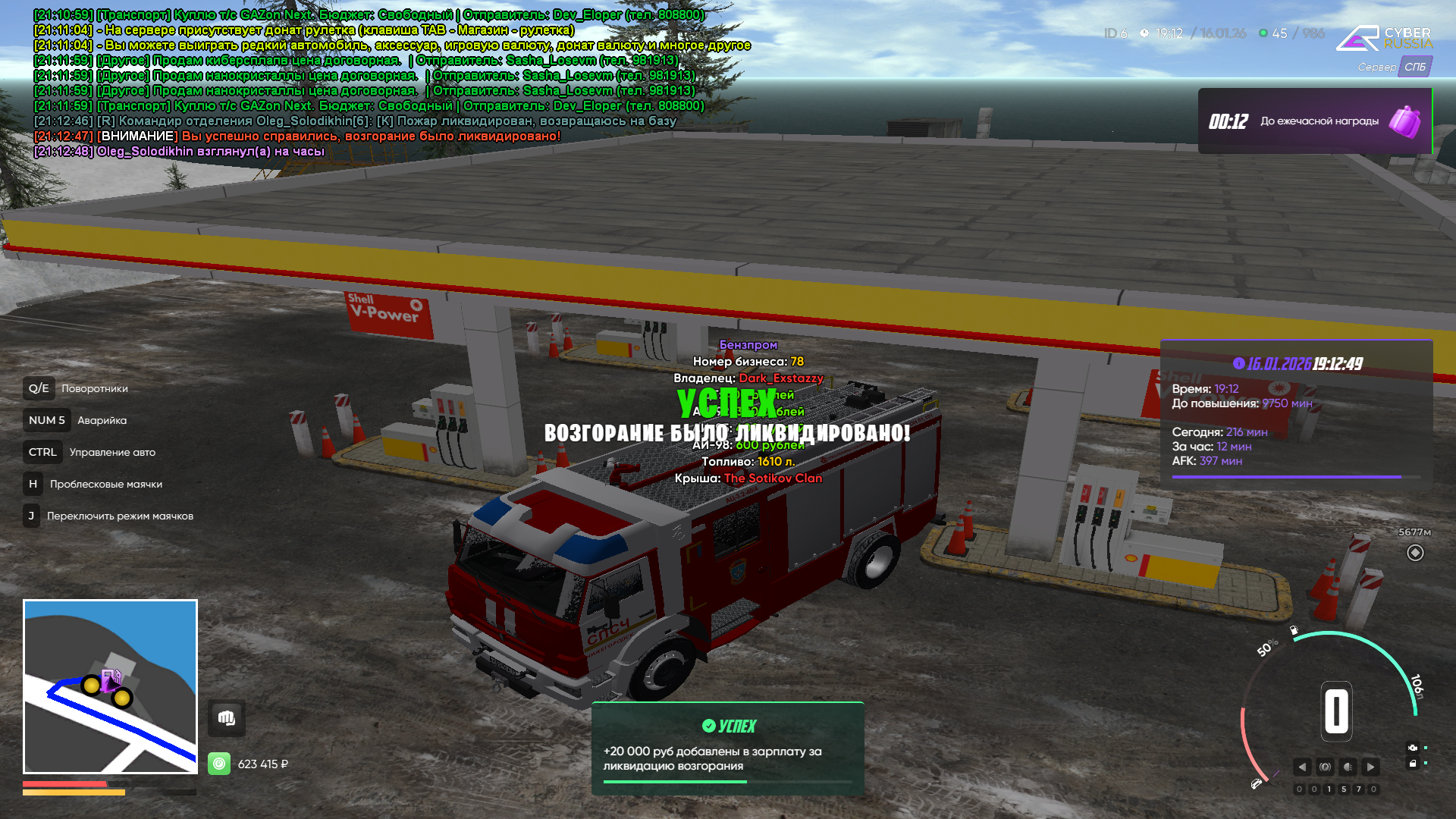Screen dimensions: 1456x819
Task: Click the round waypoint distance marker
Action: click(1415, 553)
